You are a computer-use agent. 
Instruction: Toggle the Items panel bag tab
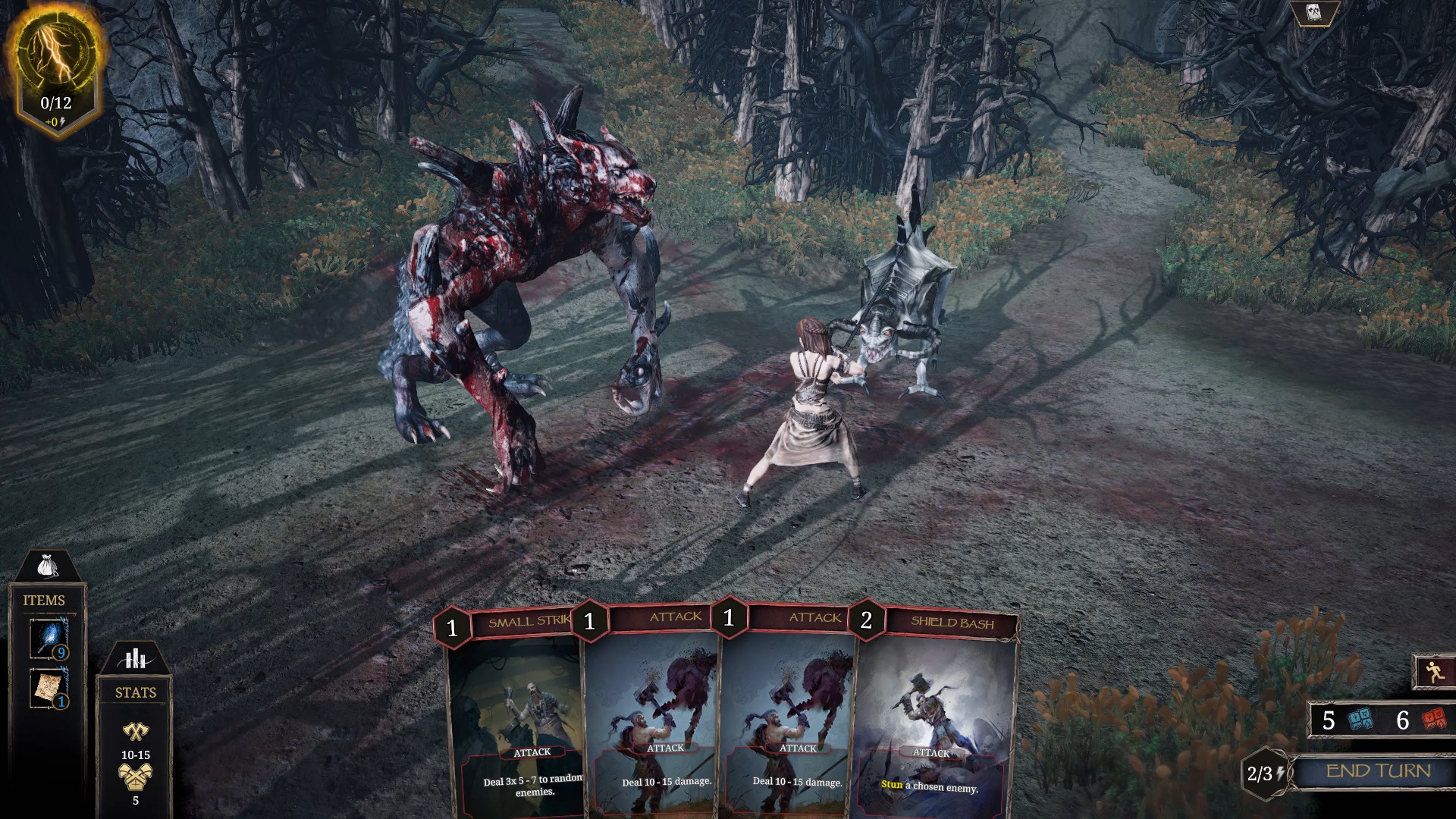pos(47,566)
